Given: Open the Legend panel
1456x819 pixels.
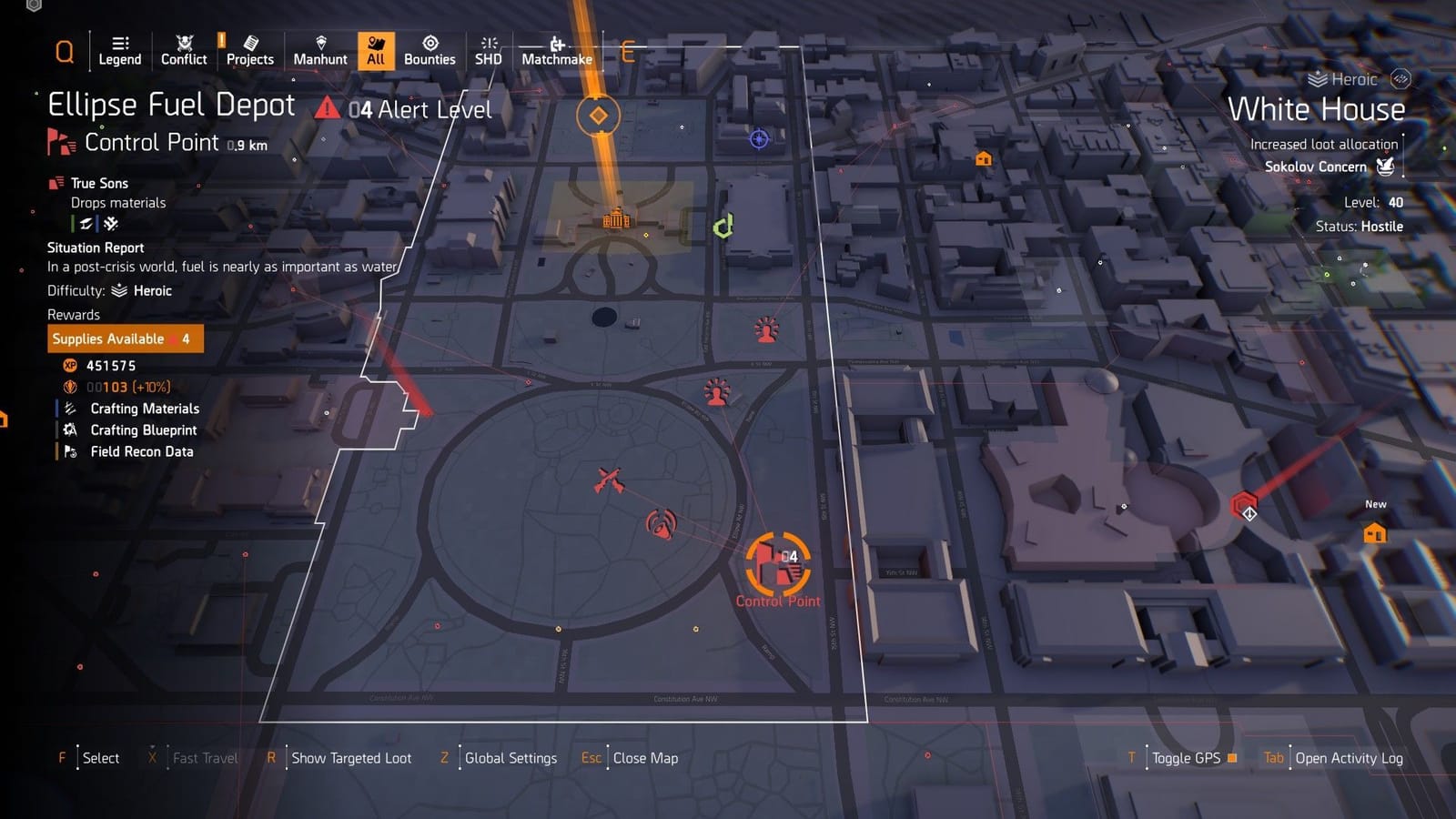Looking at the screenshot, I should tap(120, 50).
